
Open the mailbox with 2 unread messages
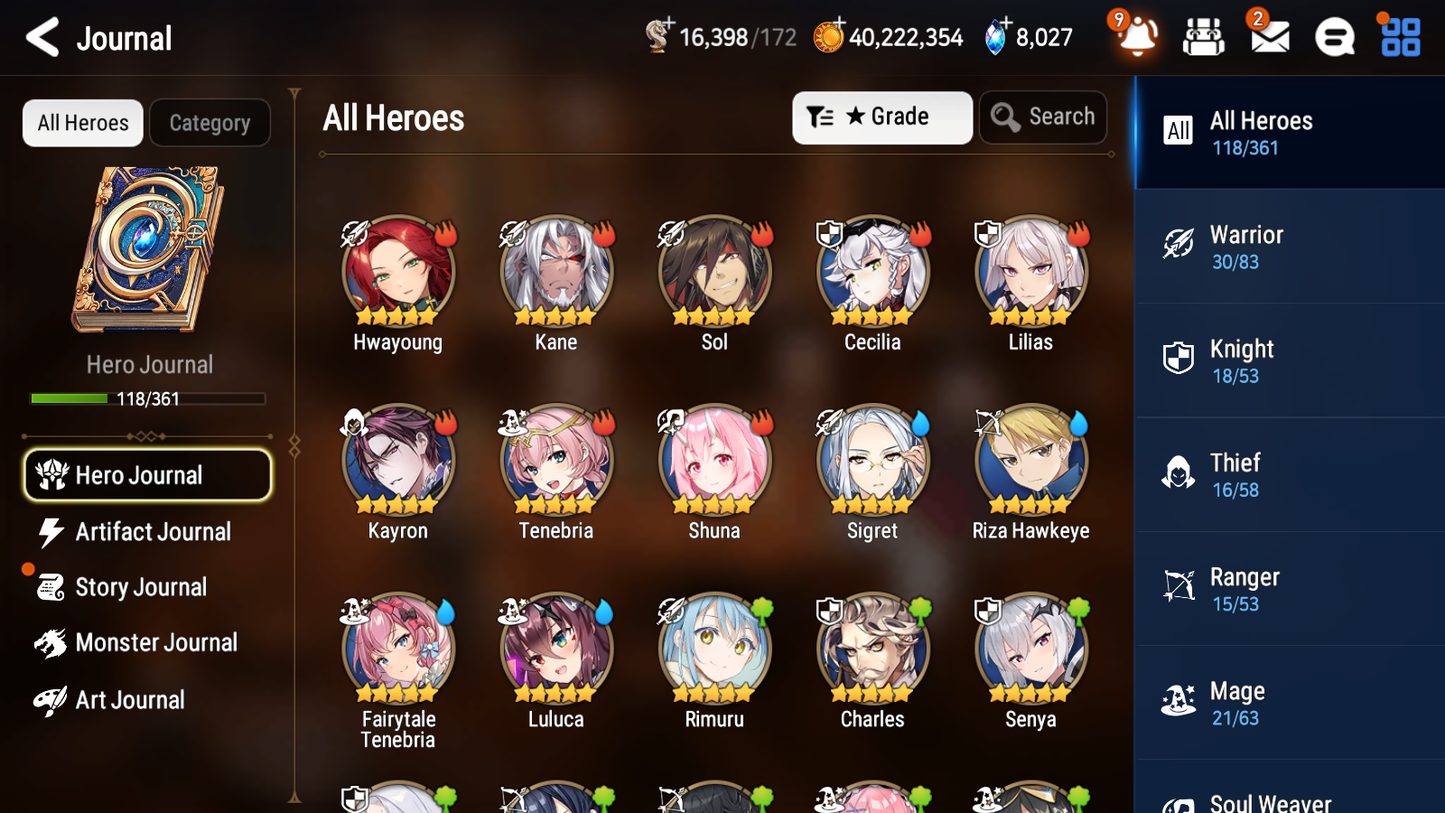pyautogui.click(x=1268, y=37)
